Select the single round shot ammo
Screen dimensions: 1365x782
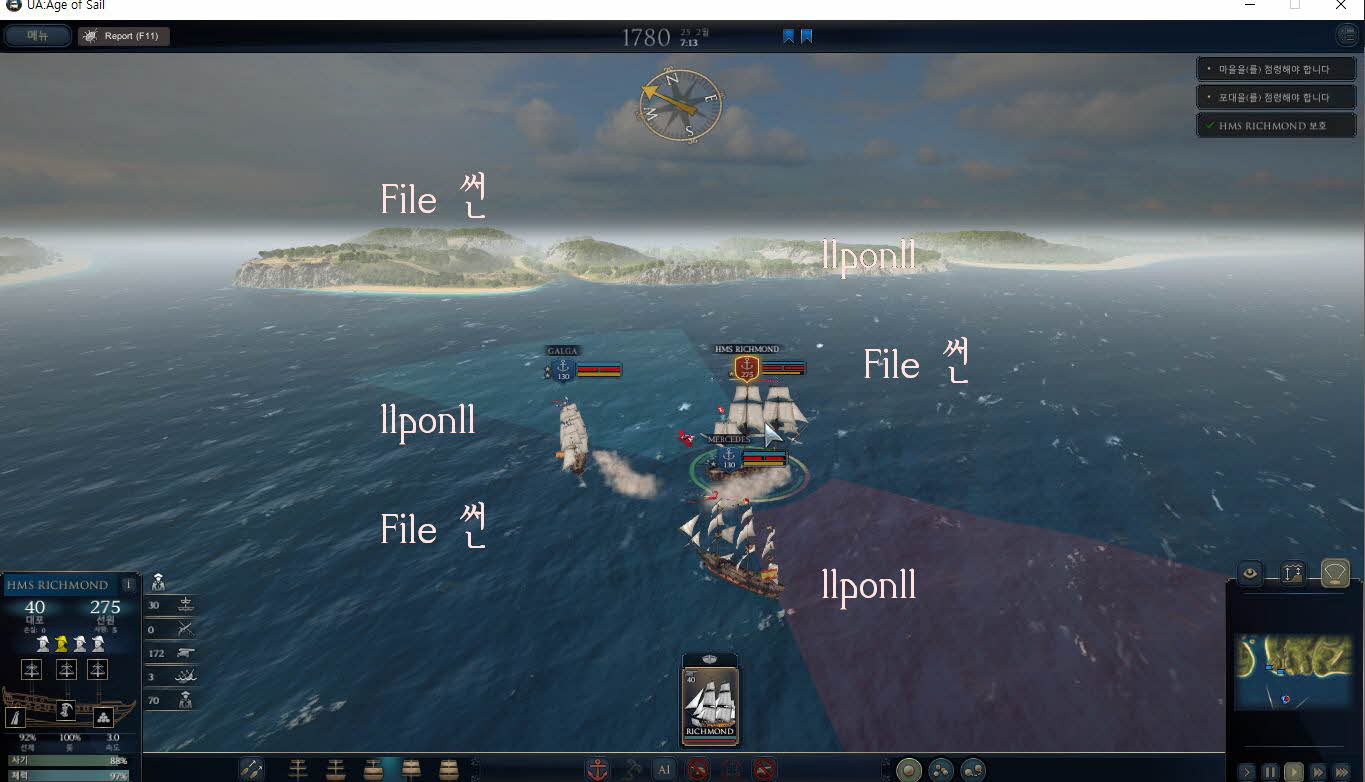point(909,770)
